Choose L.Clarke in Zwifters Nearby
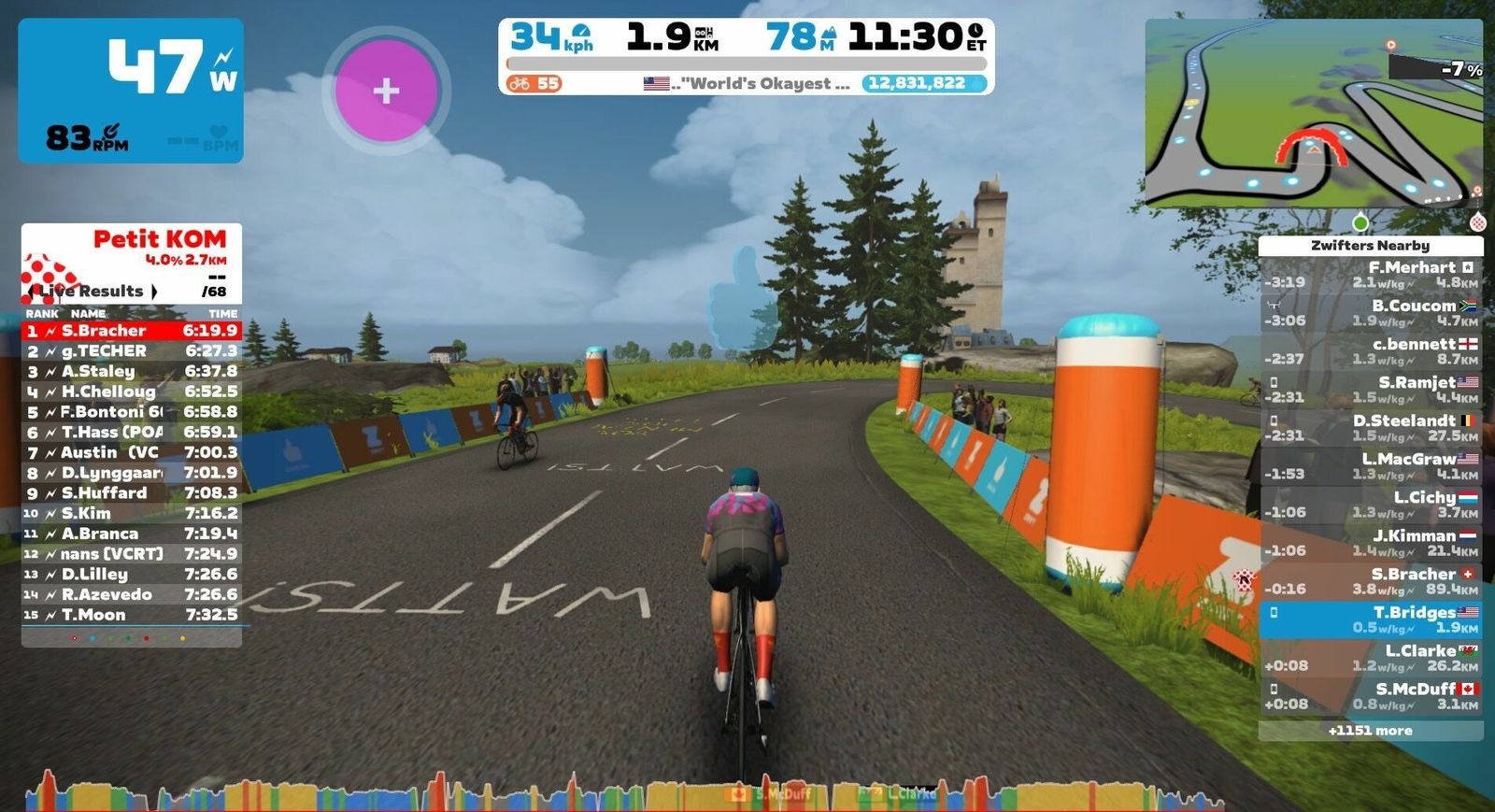The height and width of the screenshot is (812, 1495). (x=1370, y=658)
